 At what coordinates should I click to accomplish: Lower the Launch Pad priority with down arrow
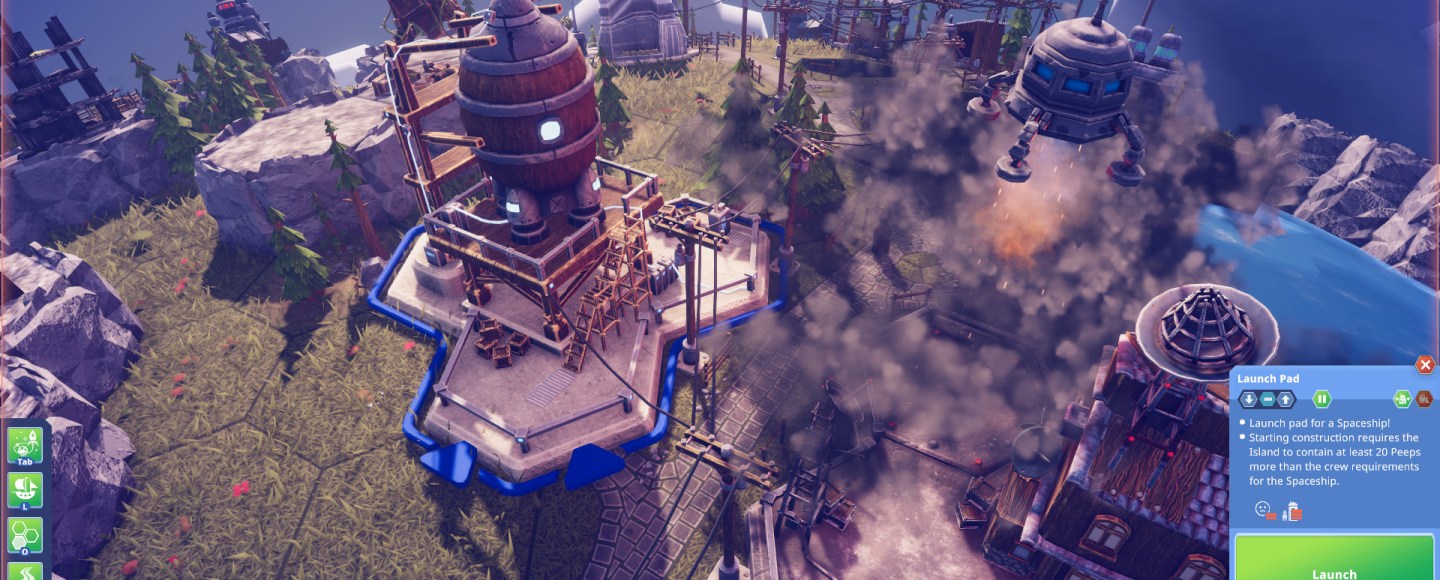click(x=1249, y=399)
